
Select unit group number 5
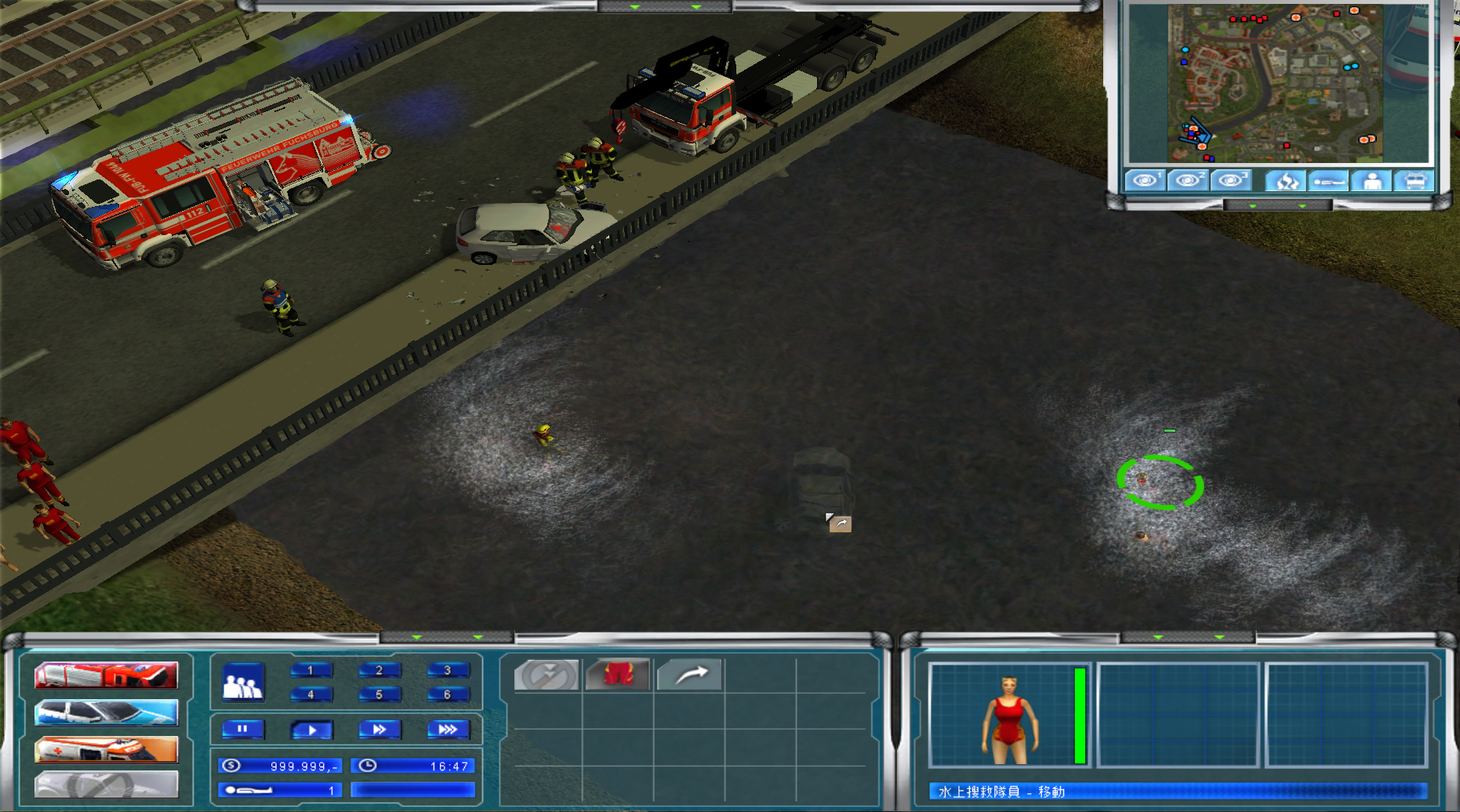[x=379, y=694]
